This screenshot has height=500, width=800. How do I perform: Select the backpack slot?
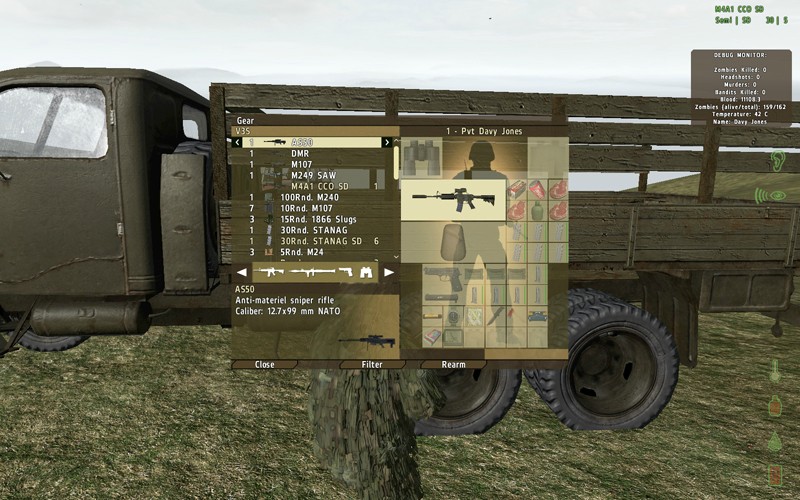pos(452,241)
